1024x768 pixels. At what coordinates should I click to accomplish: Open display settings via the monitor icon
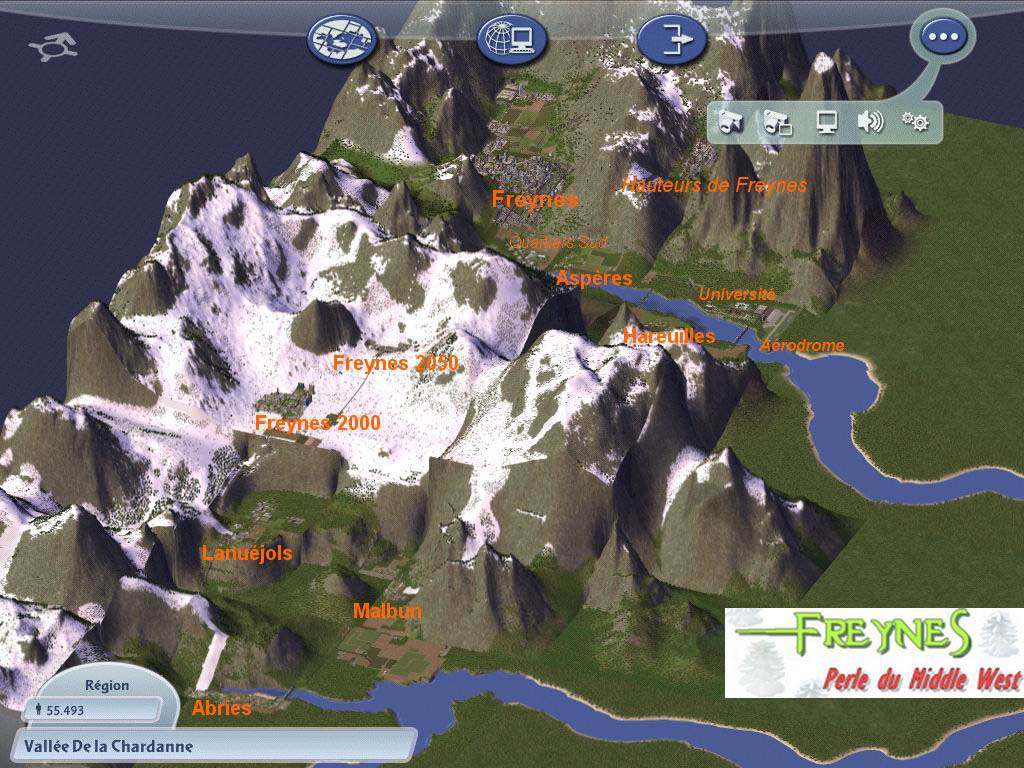(x=826, y=122)
